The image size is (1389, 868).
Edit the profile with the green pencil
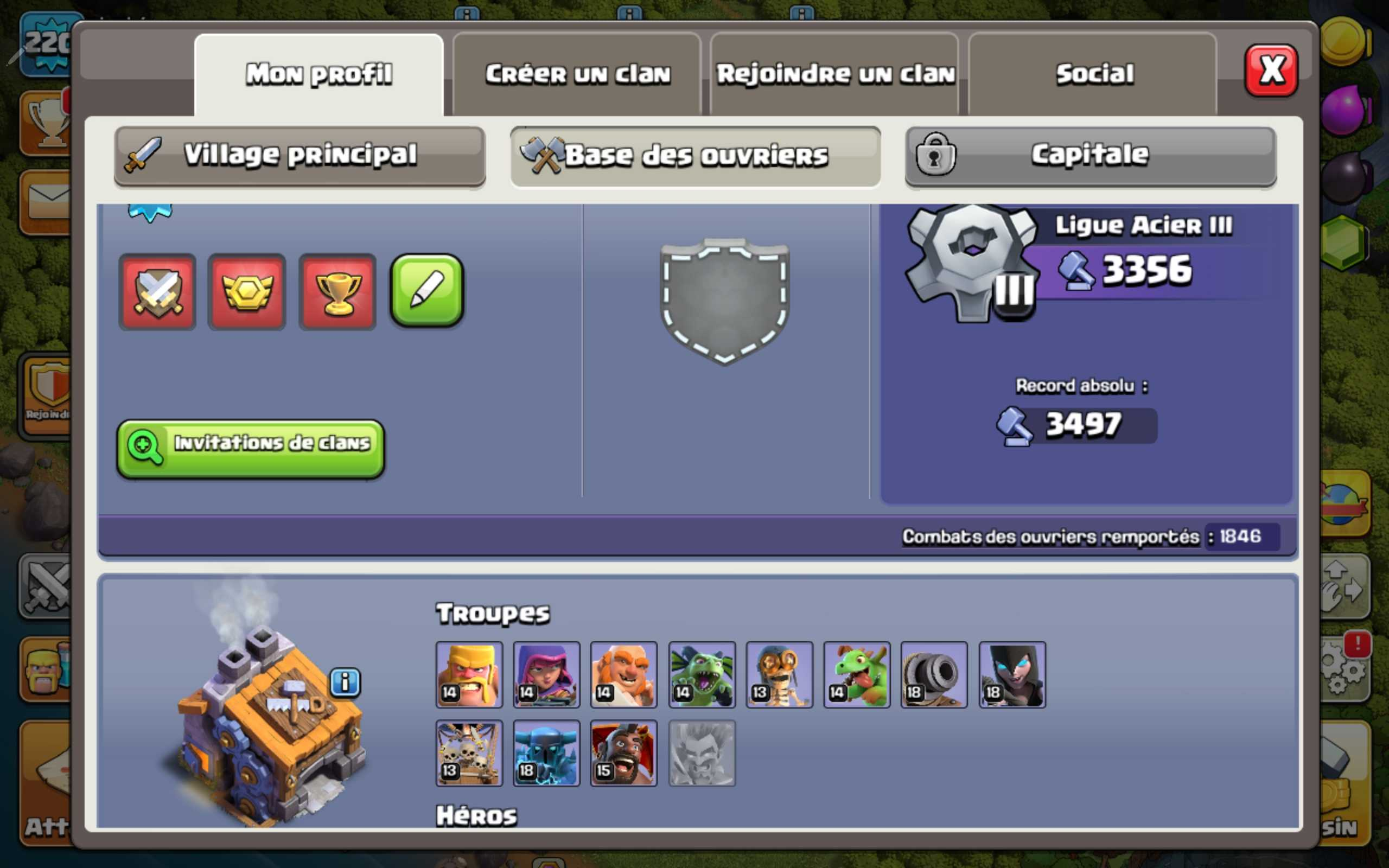pyautogui.click(x=426, y=291)
